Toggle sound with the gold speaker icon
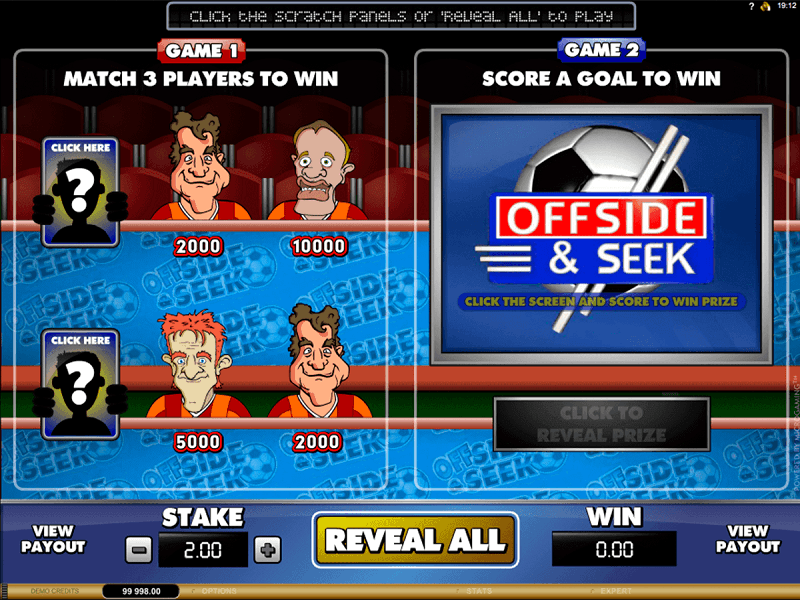 pos(767,7)
